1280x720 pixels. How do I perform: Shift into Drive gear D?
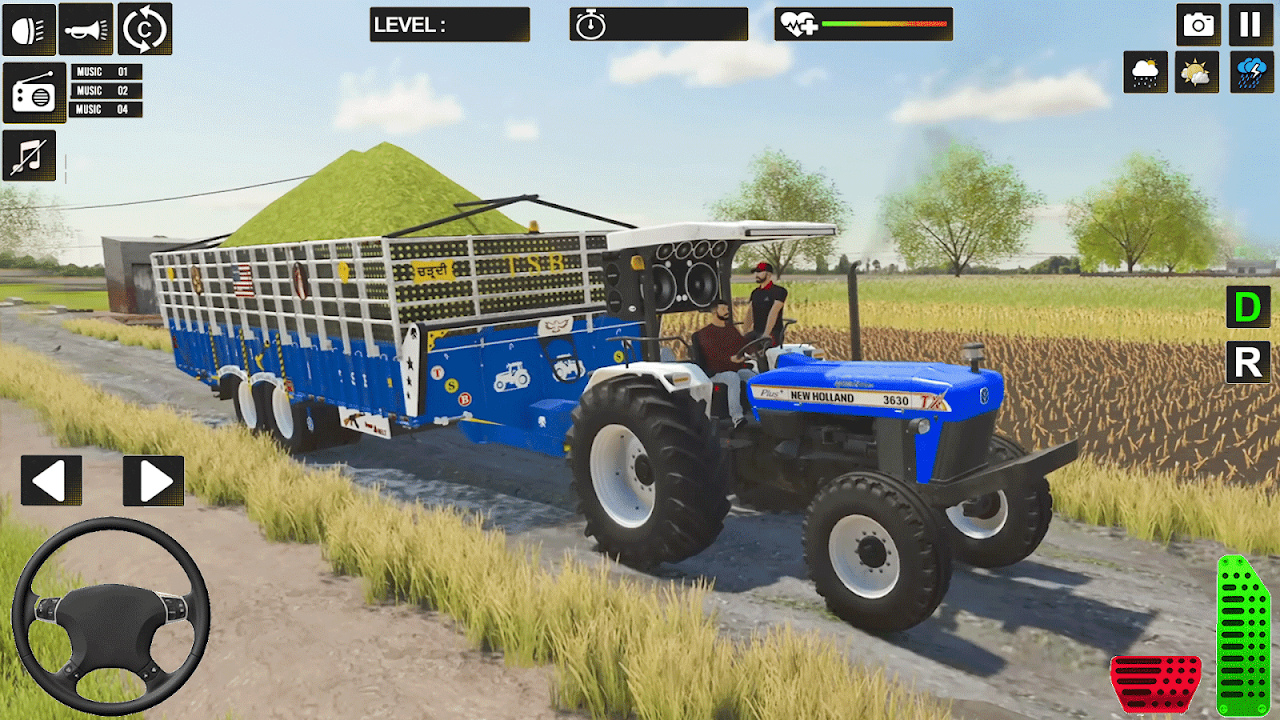(x=1248, y=307)
